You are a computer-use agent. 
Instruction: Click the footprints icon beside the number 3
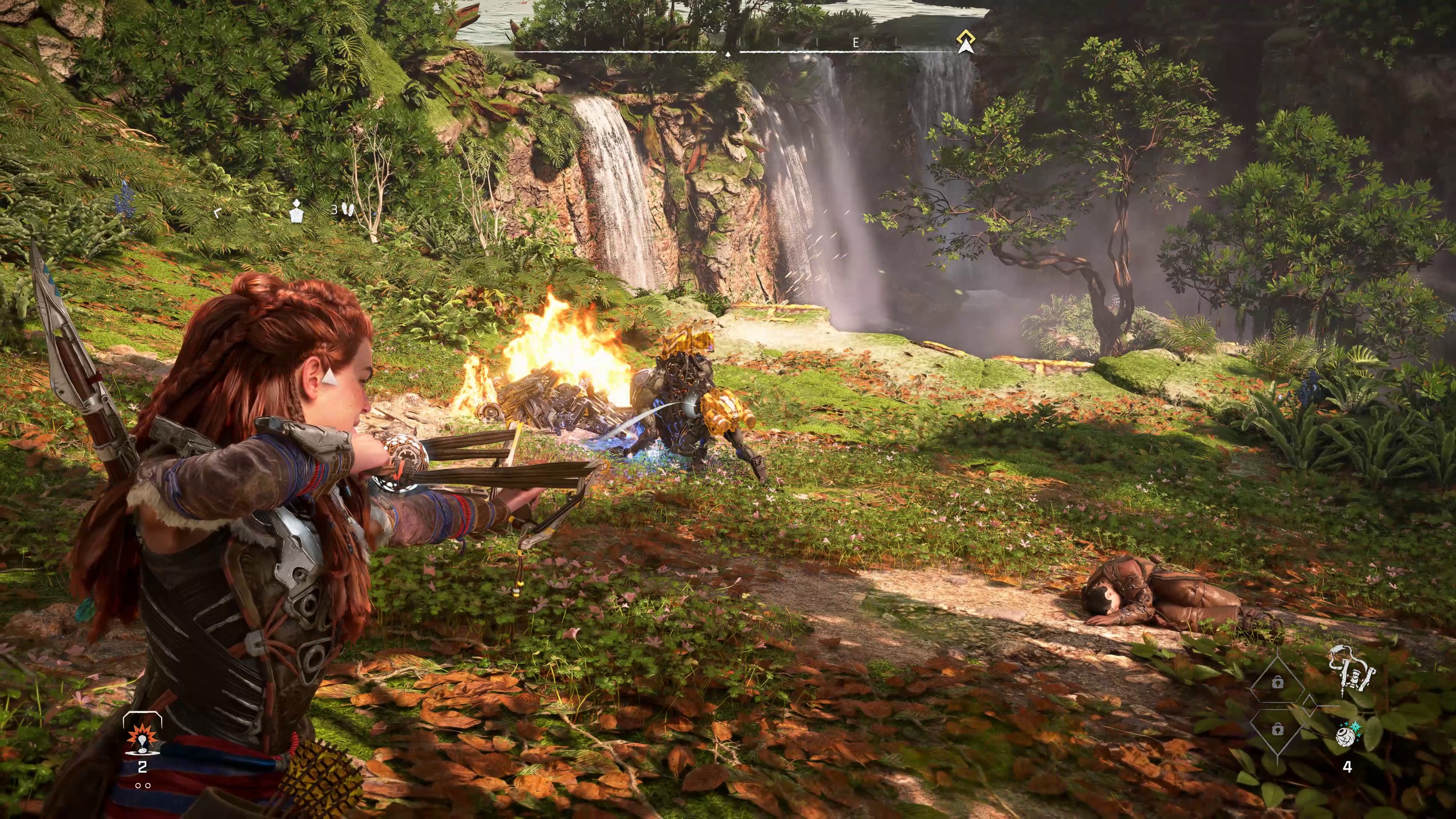coord(350,210)
